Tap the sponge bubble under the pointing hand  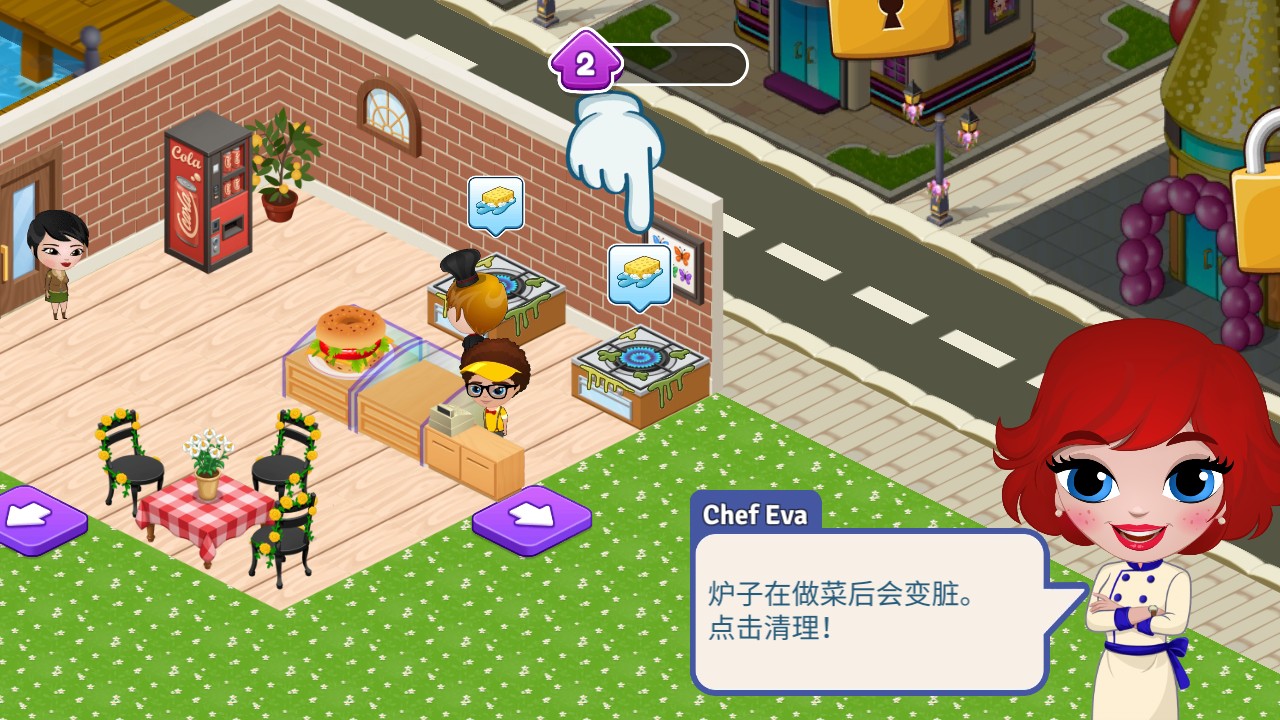click(639, 274)
